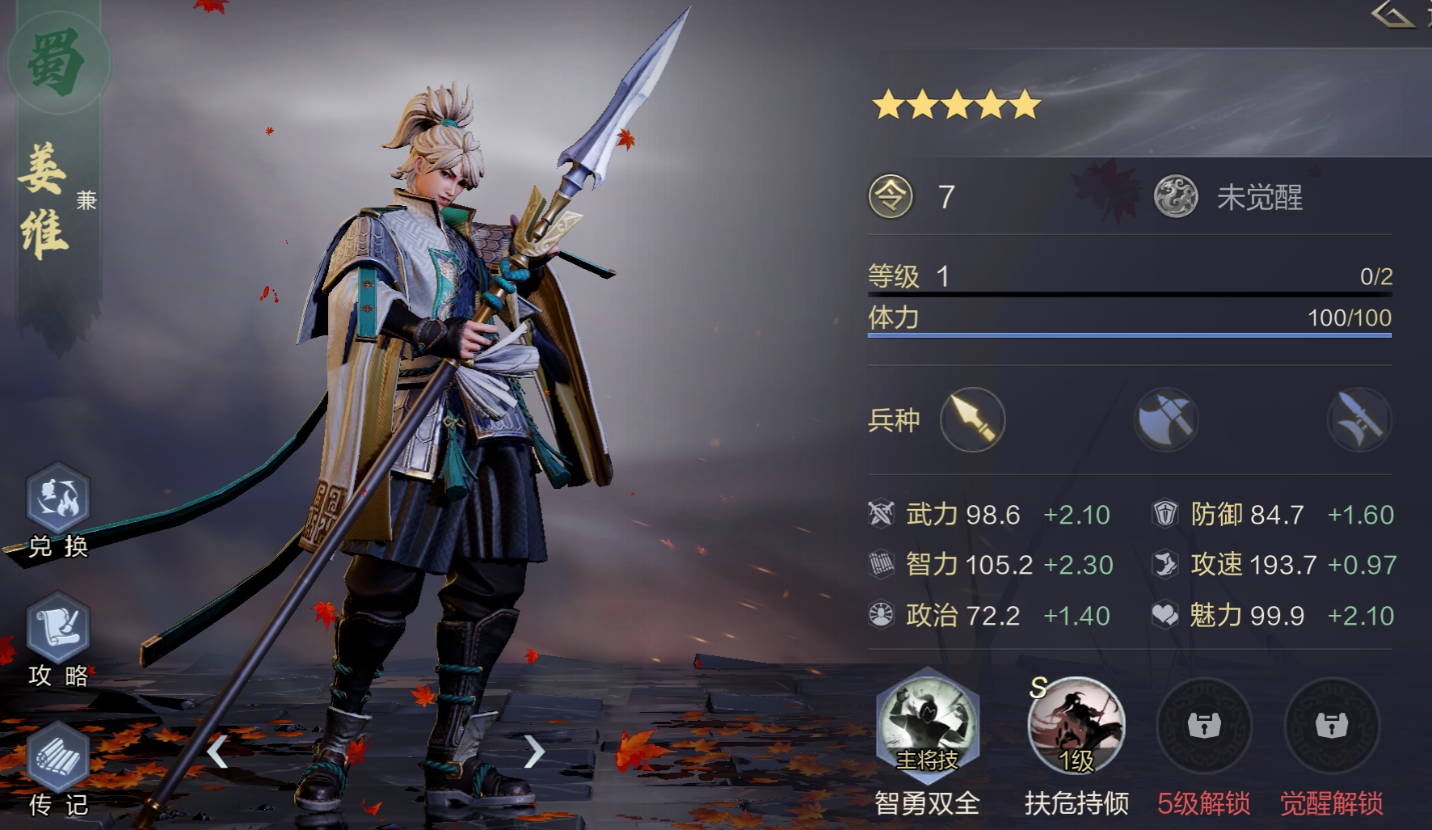The image size is (1432, 830).
Task: Select the spear troop type icon
Action: tap(972, 420)
